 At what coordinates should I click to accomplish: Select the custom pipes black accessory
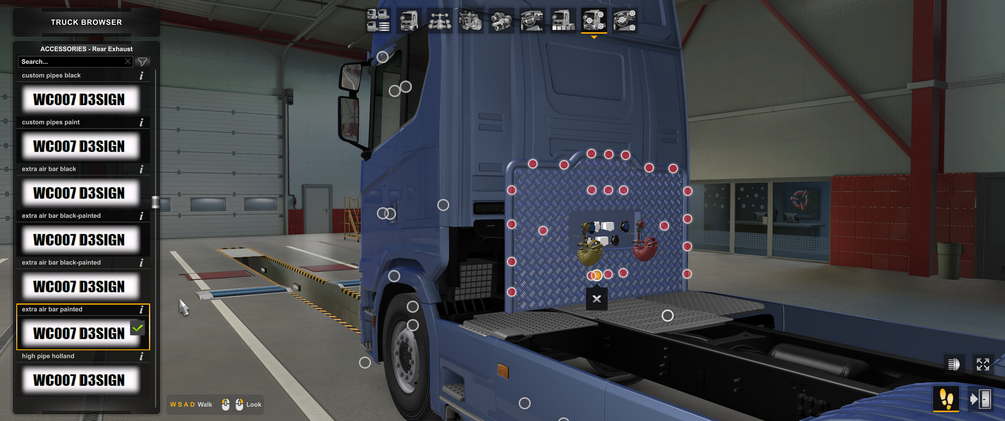(79, 99)
